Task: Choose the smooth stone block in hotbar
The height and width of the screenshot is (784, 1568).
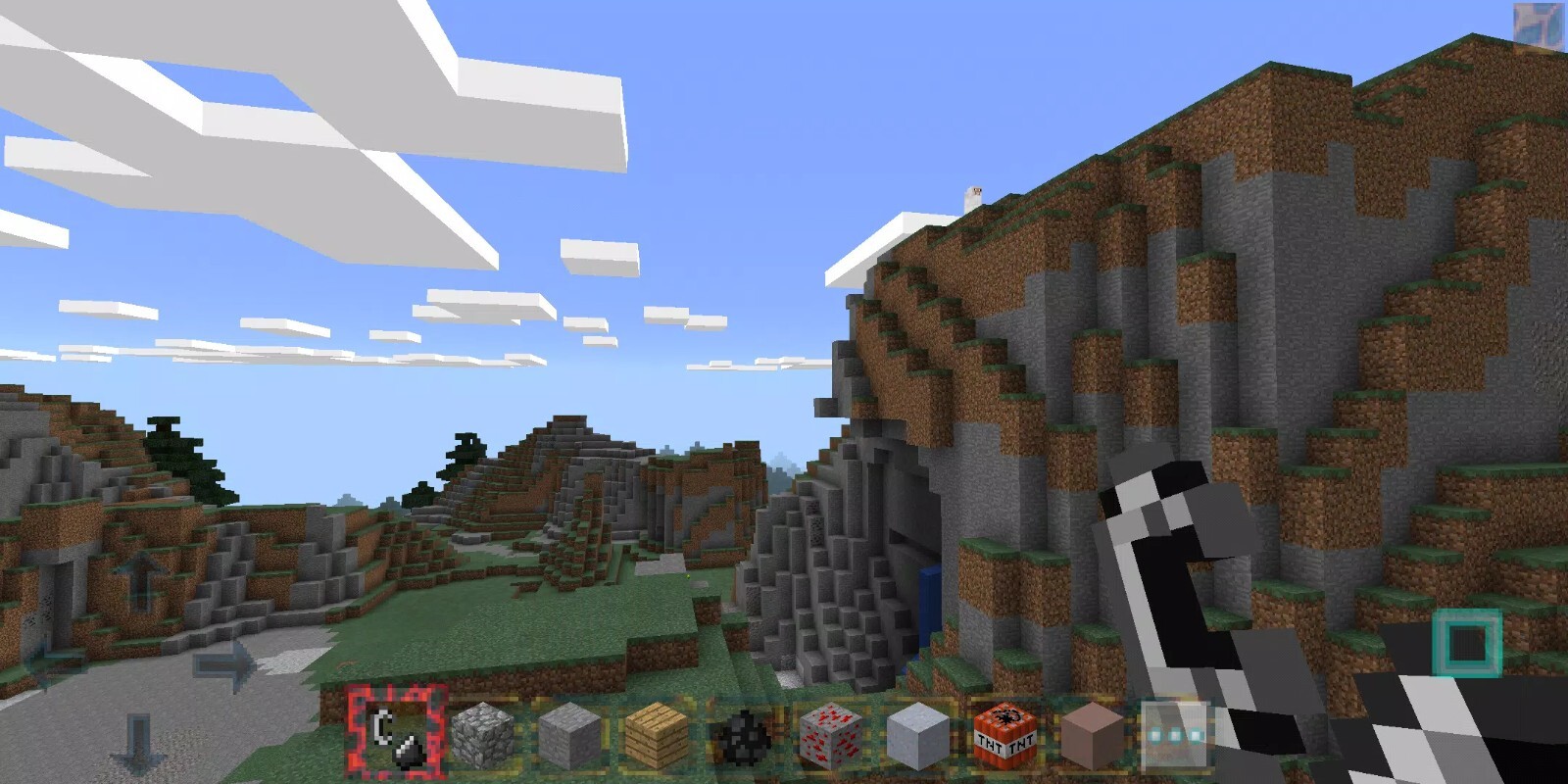Action: tap(568, 734)
